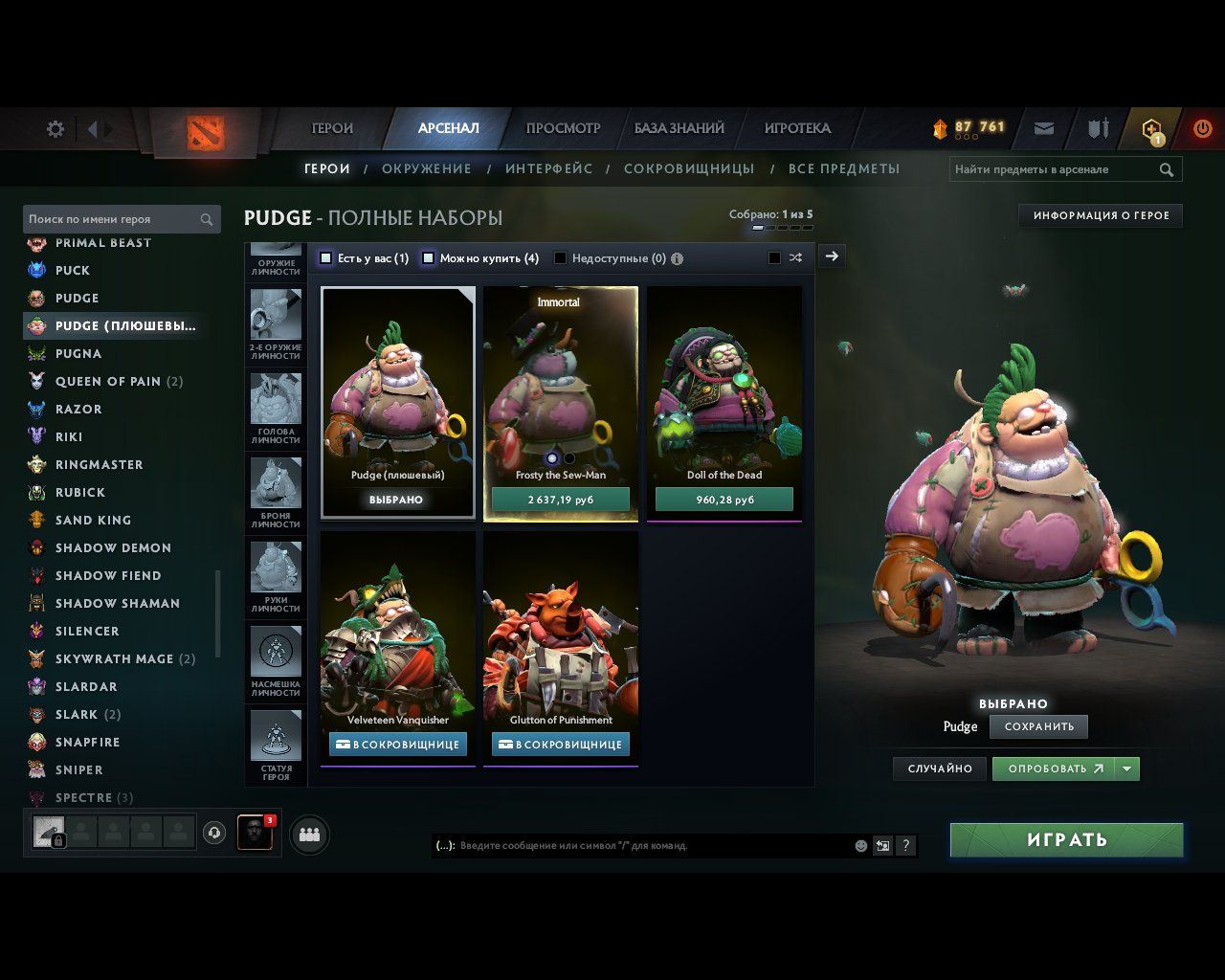Toggle the 'Есть у вас' filter checkbox
1225x980 pixels.
pyautogui.click(x=326, y=258)
